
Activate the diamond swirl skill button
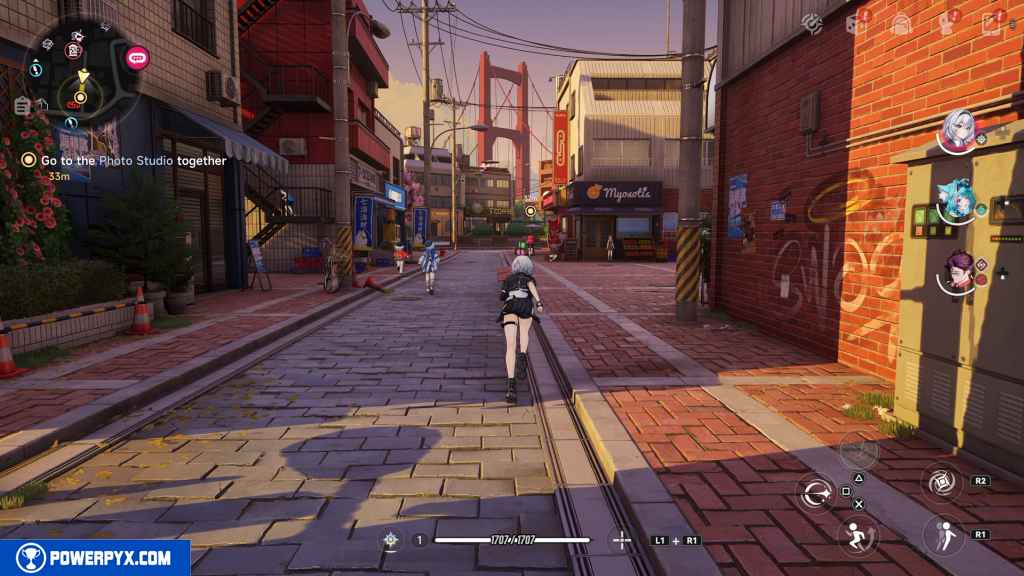(941, 482)
